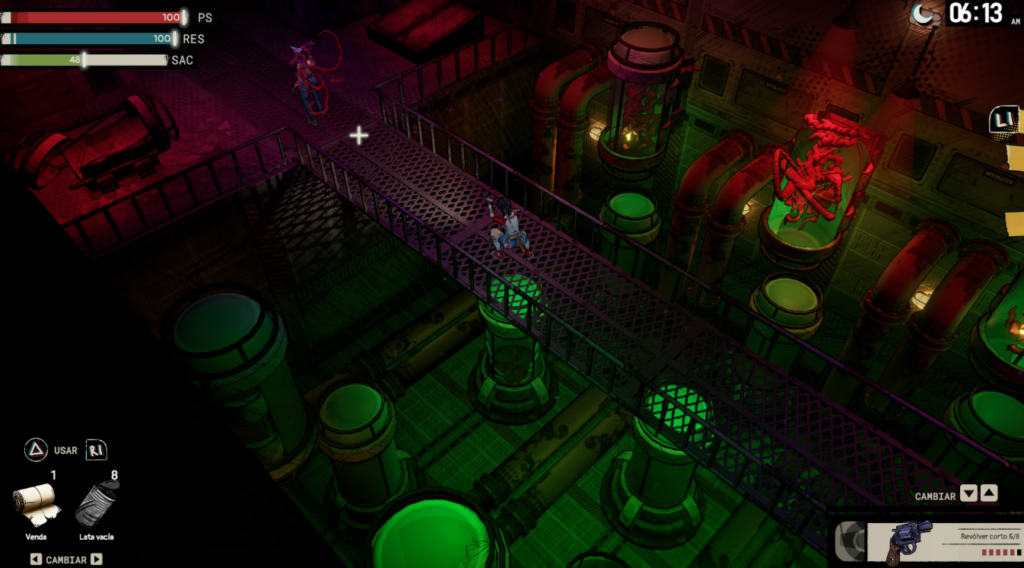Click the down arrow beside weapon CAMBIAR
This screenshot has height=568, width=1024.
point(968,494)
